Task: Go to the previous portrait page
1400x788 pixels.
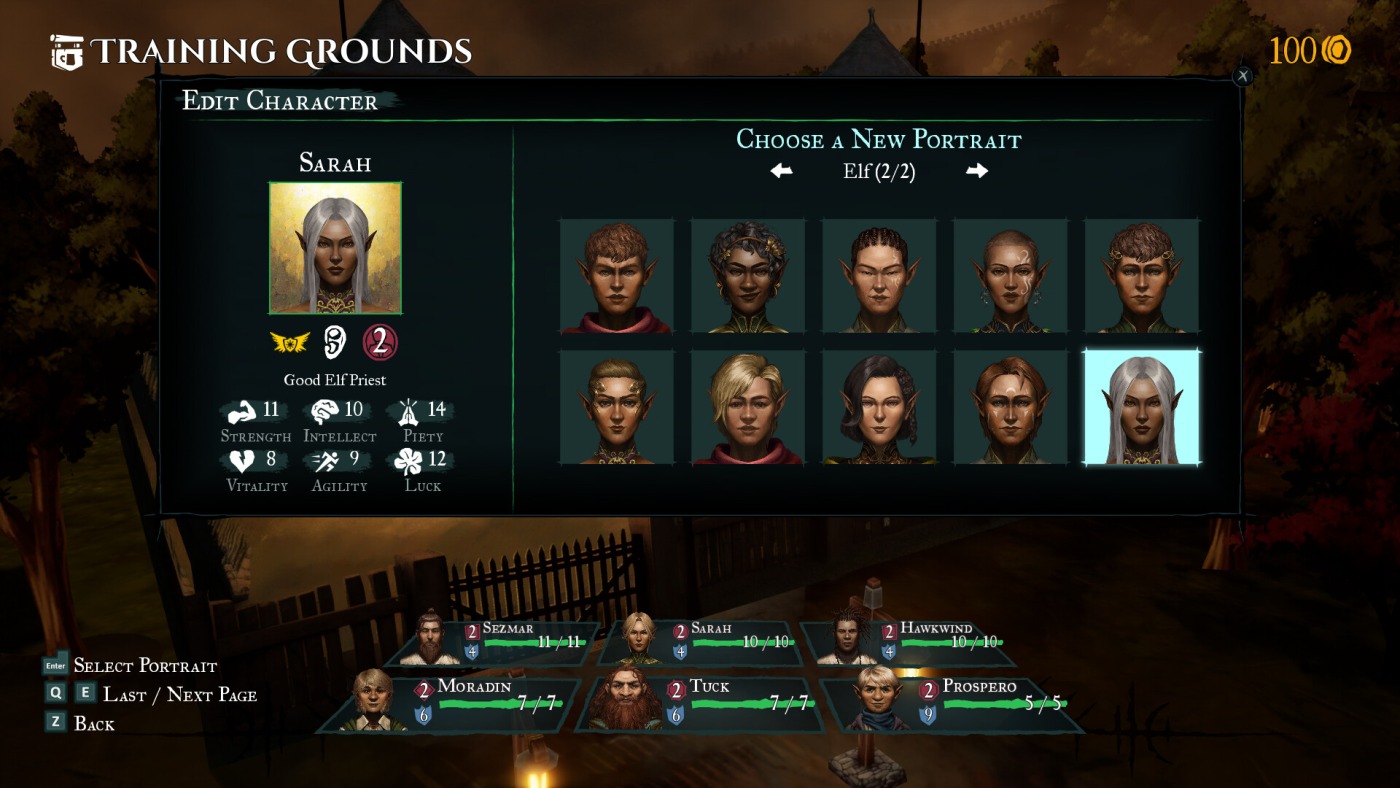Action: point(781,171)
